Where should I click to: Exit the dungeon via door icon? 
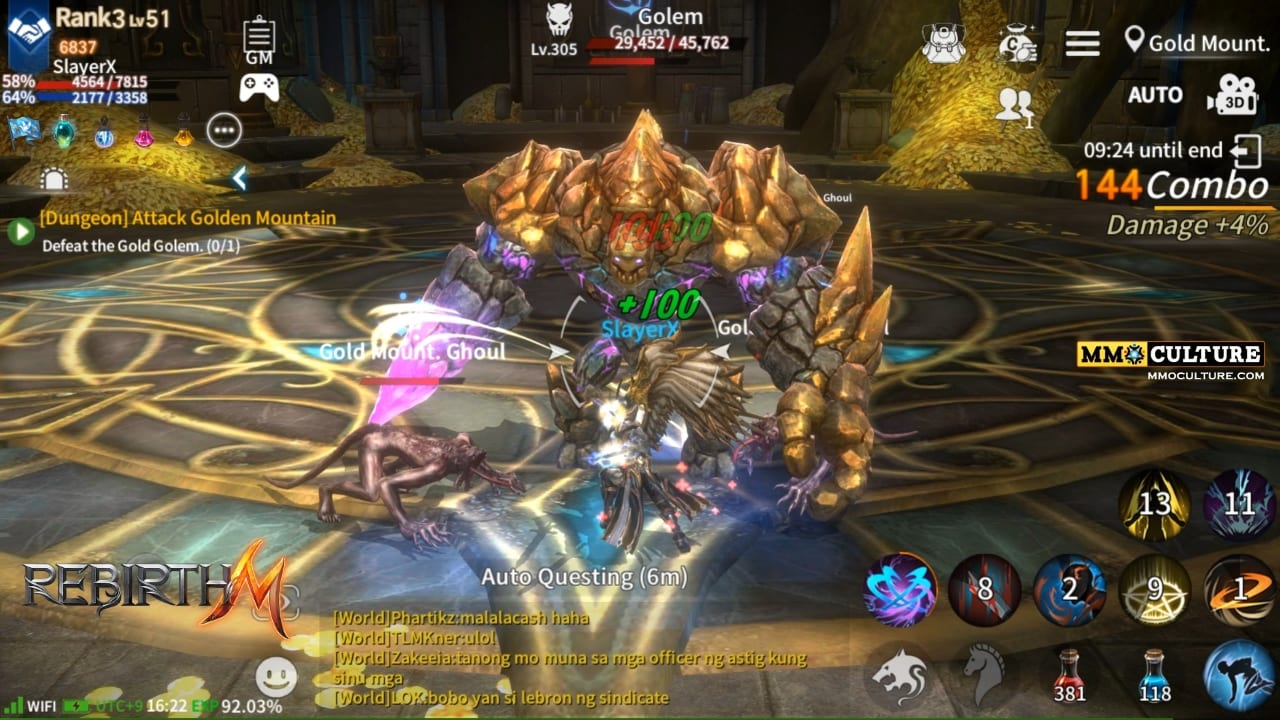(x=1247, y=152)
